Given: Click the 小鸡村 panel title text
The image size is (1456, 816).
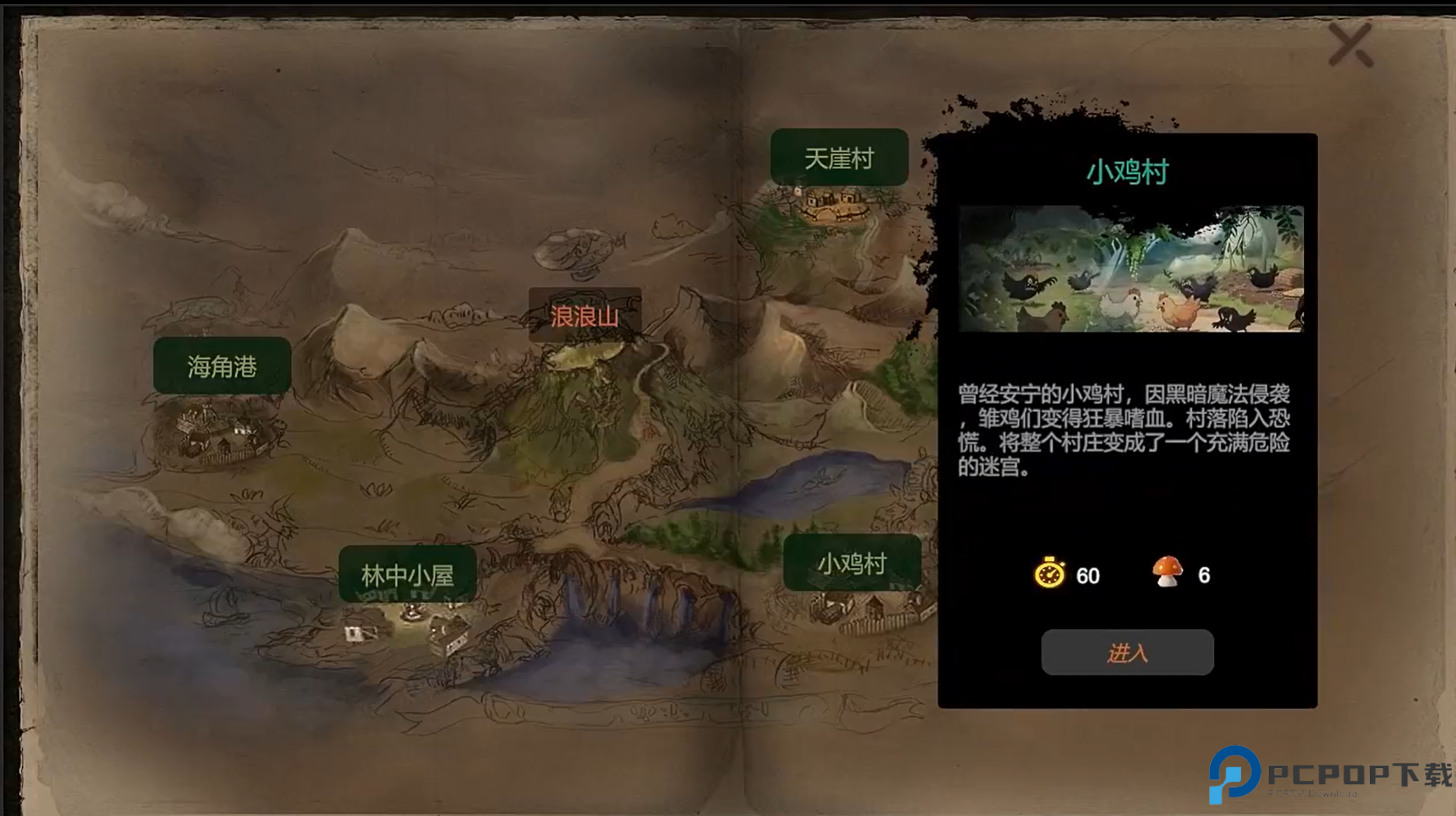Looking at the screenshot, I should (x=1126, y=172).
